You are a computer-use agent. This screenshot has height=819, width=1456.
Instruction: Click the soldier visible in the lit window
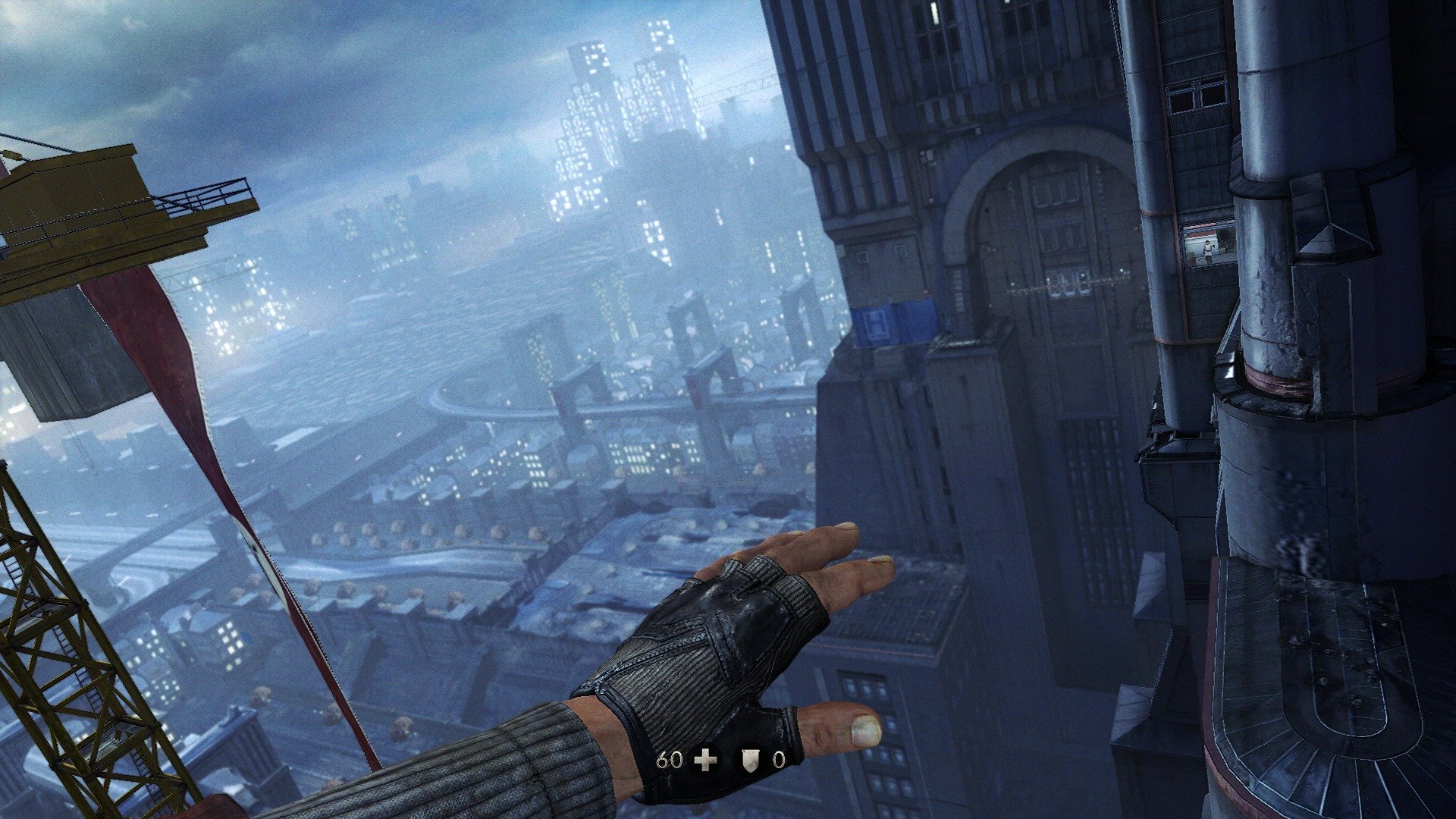click(x=1207, y=250)
